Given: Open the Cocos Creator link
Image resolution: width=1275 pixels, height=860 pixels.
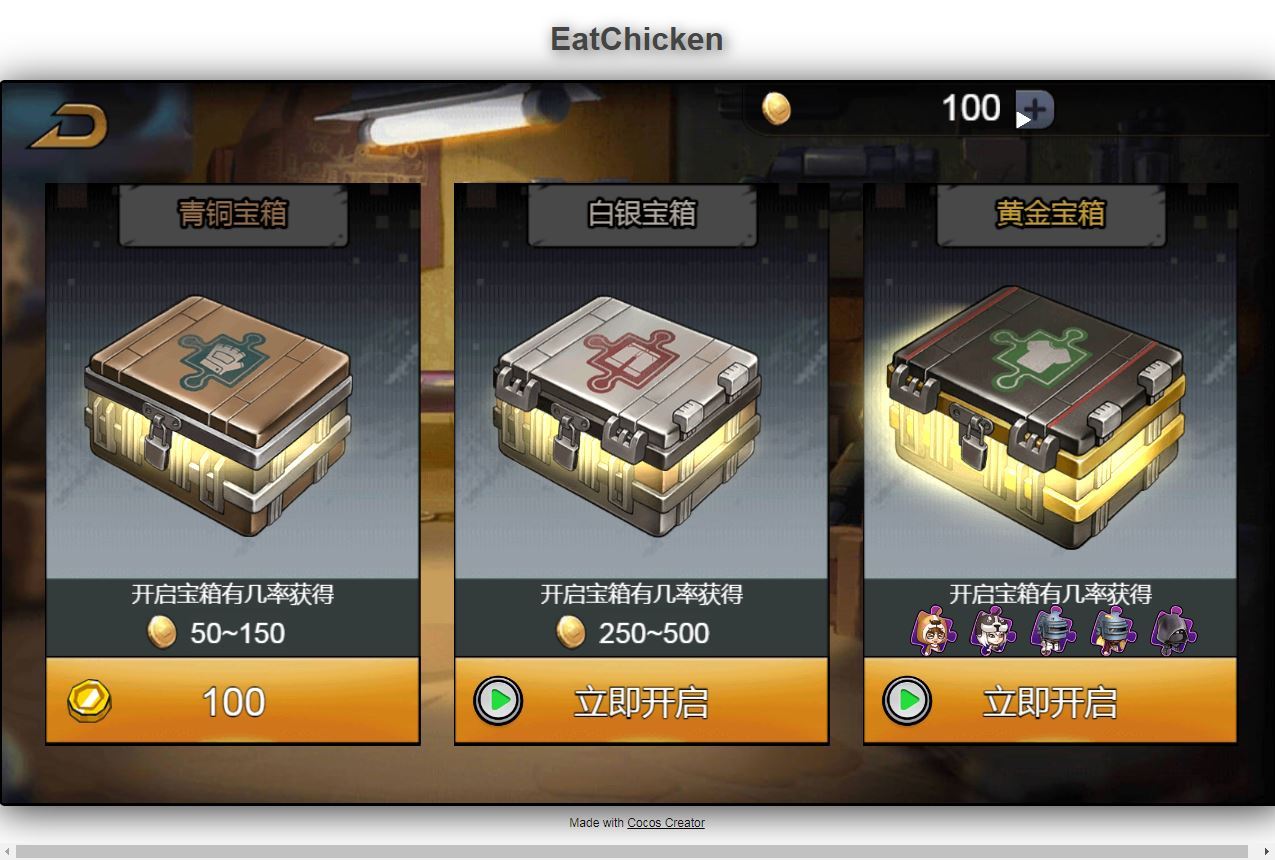Looking at the screenshot, I should point(665,823).
